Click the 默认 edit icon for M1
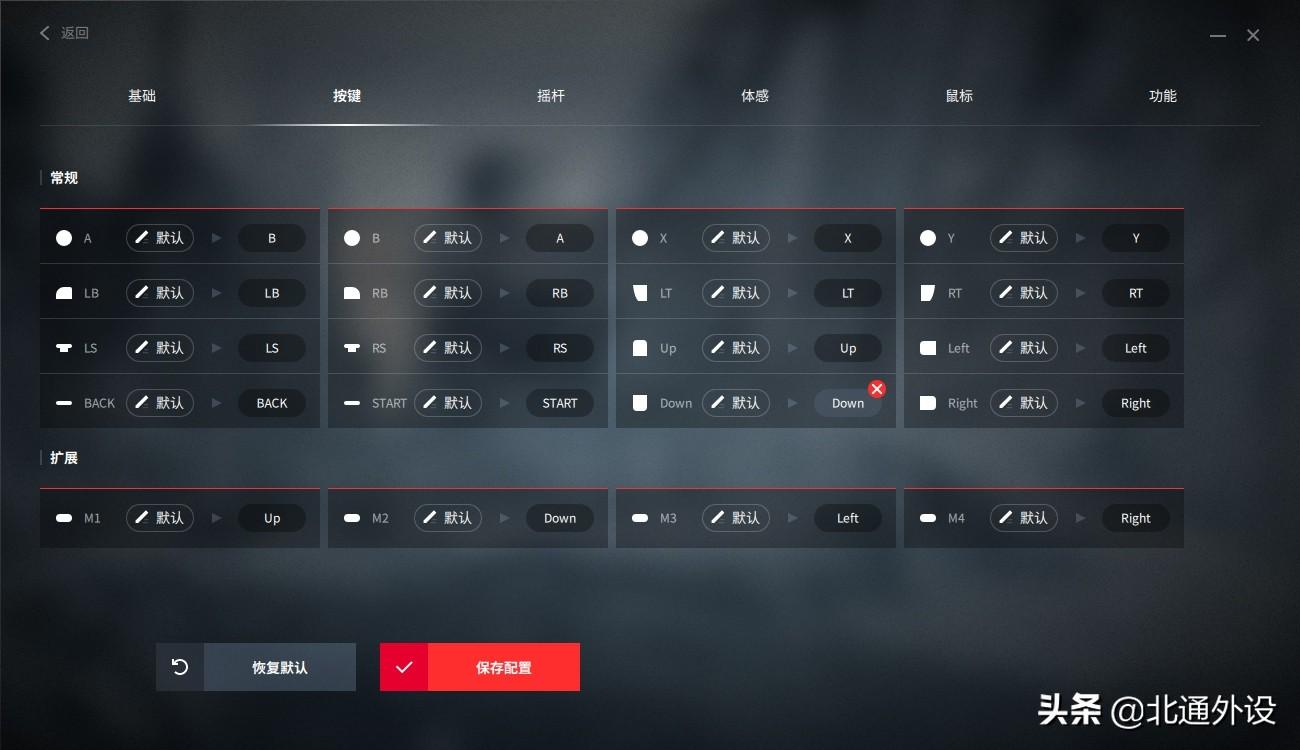 pyautogui.click(x=159, y=518)
